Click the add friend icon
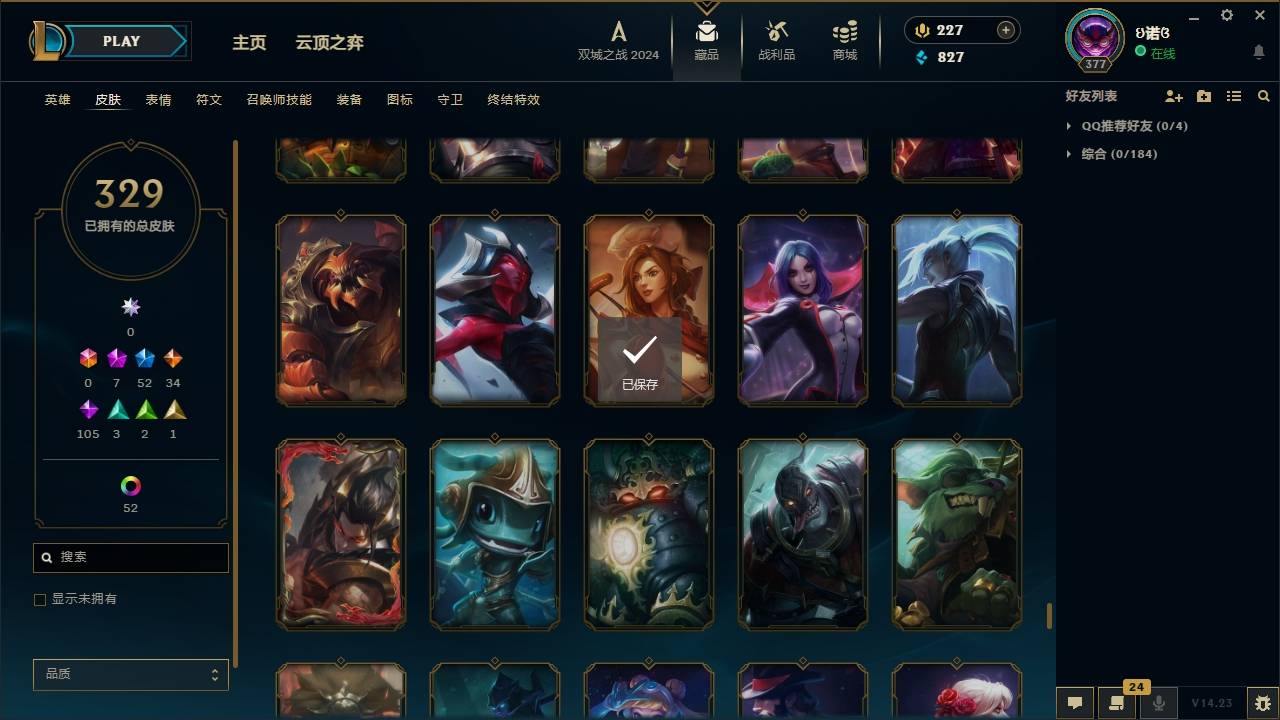1280x720 pixels. point(1174,96)
